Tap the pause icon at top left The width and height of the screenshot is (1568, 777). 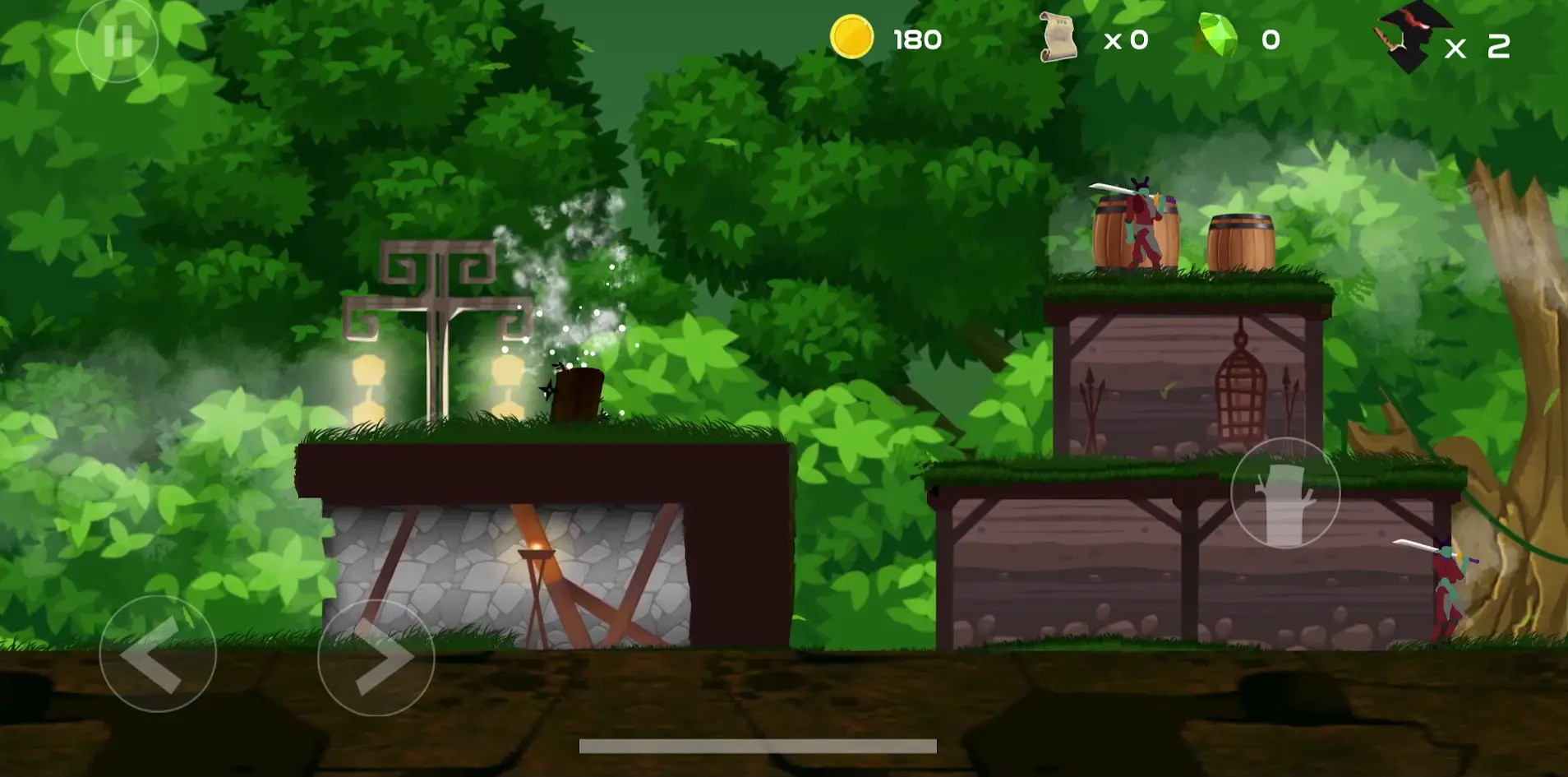tap(118, 39)
